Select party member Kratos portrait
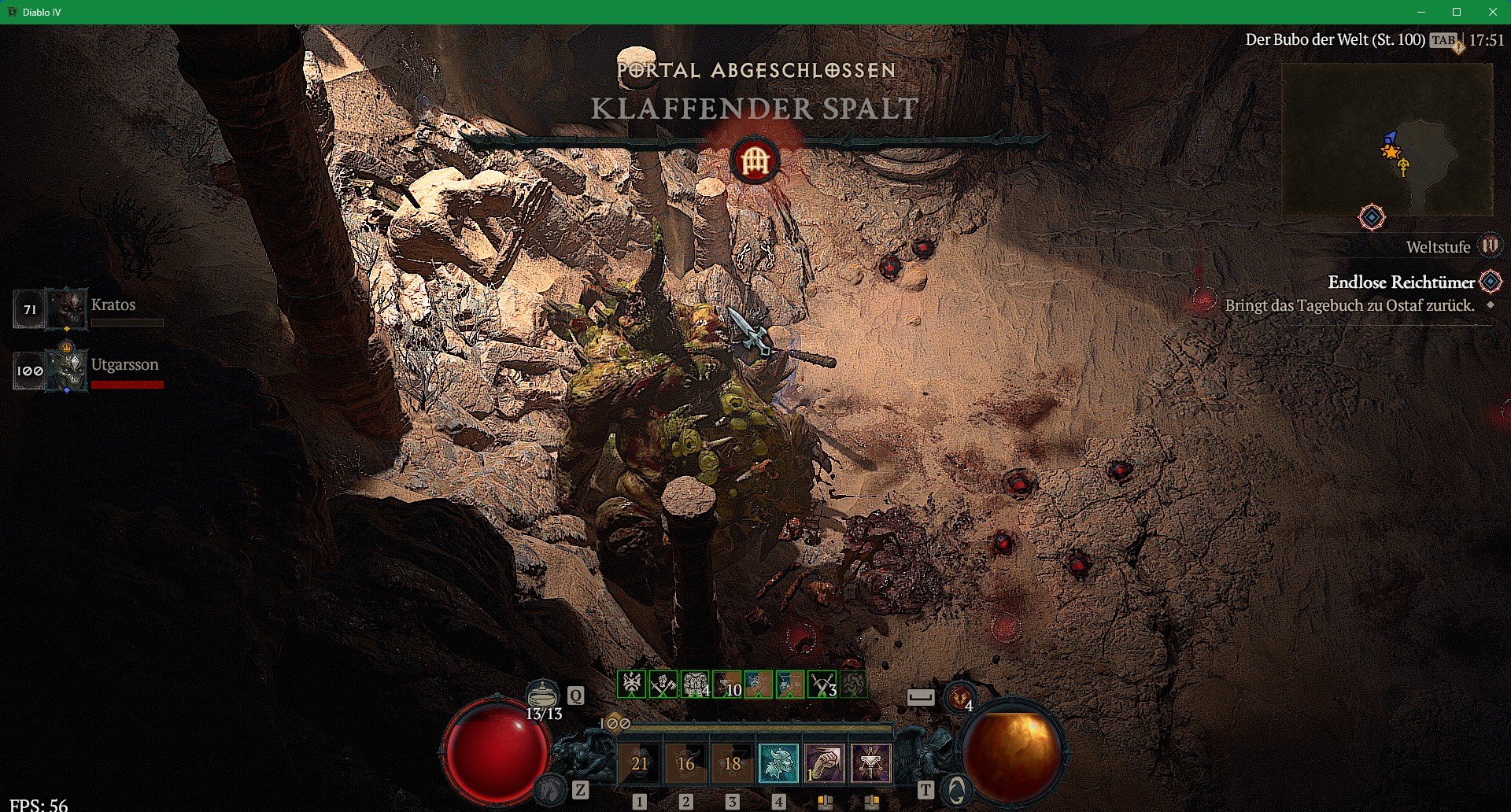Image resolution: width=1511 pixels, height=812 pixels. [x=66, y=308]
